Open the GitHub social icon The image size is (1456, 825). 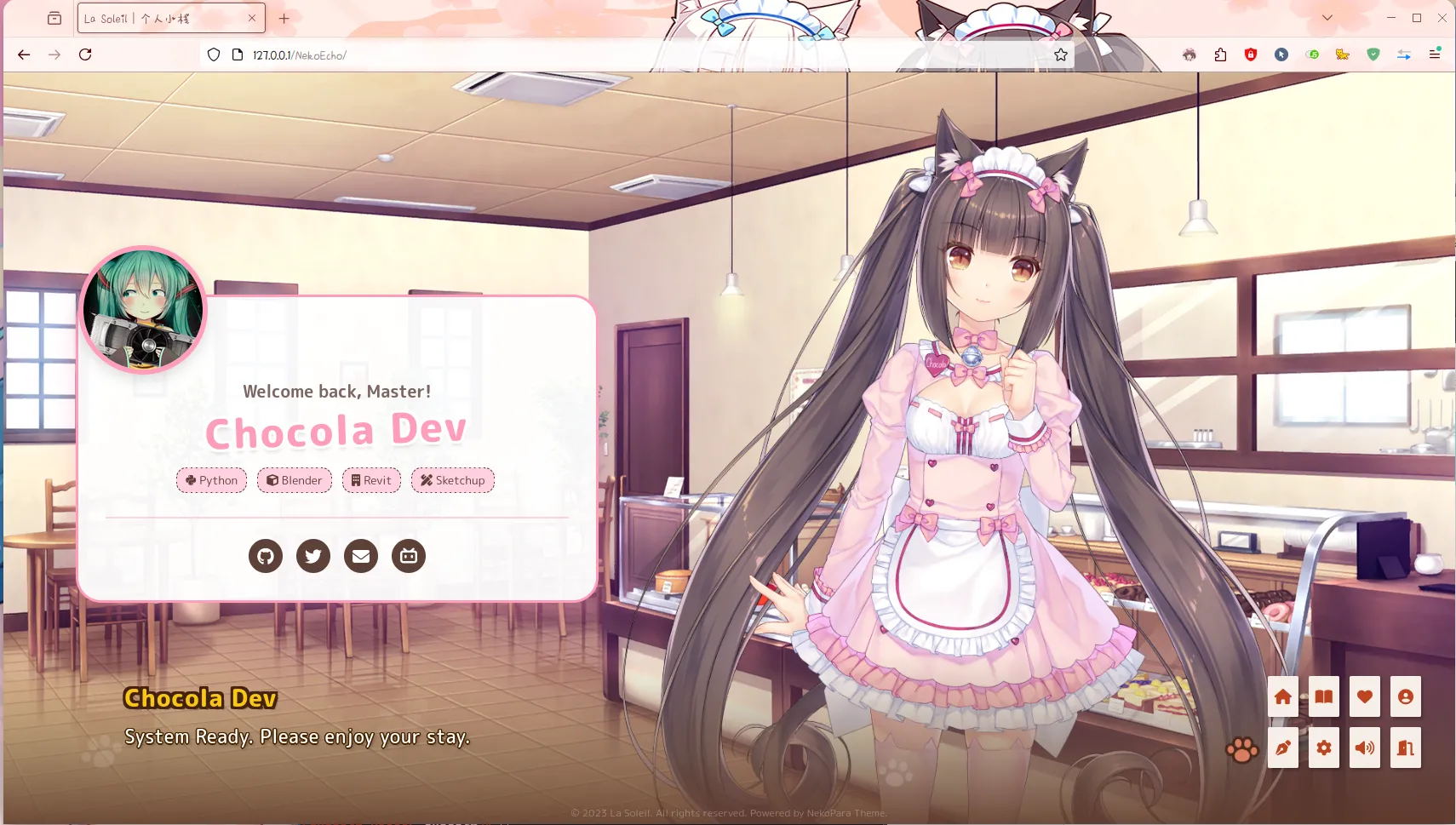(266, 556)
